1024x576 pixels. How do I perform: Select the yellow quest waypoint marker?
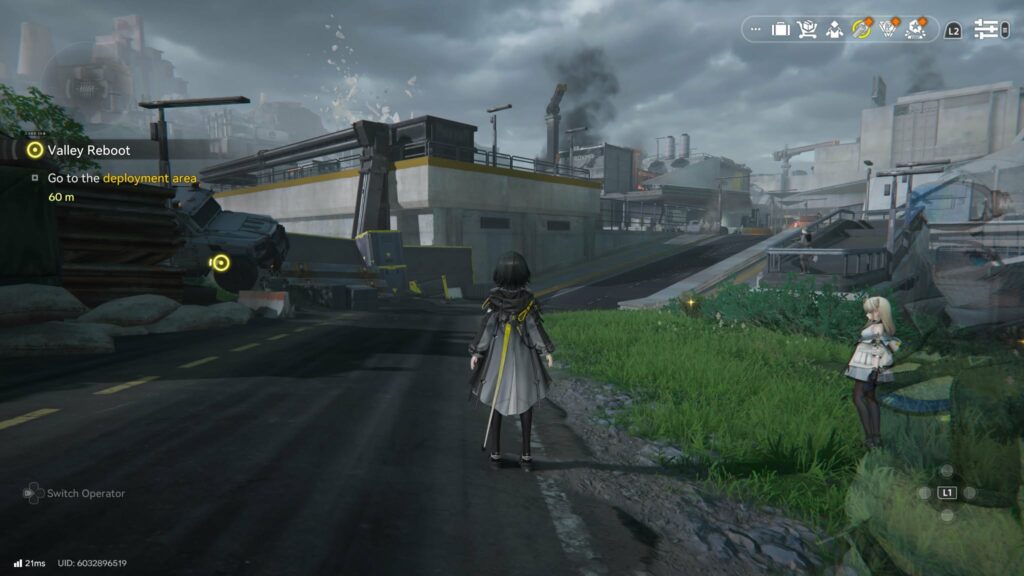pos(221,263)
